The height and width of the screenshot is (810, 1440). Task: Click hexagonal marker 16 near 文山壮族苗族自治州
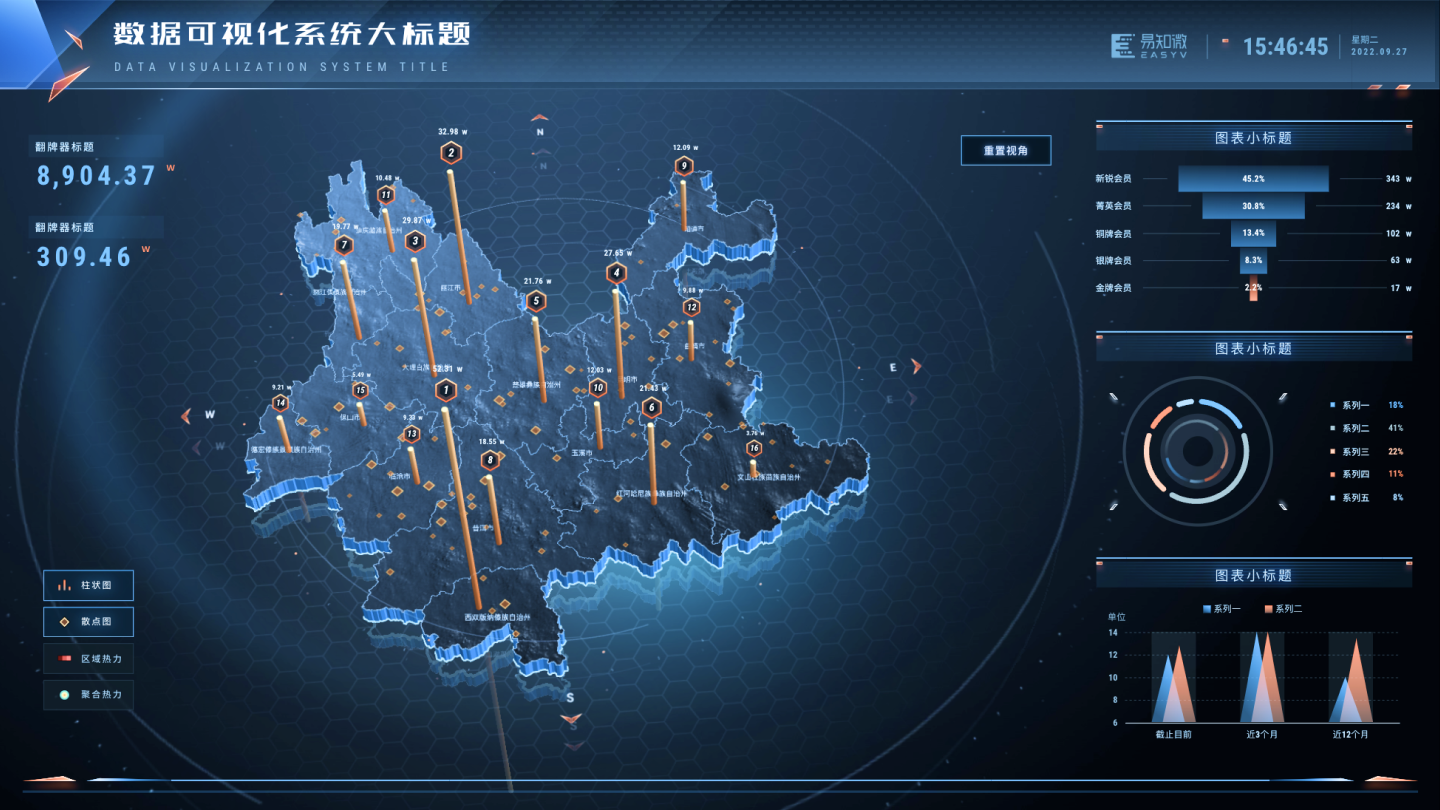click(x=753, y=449)
